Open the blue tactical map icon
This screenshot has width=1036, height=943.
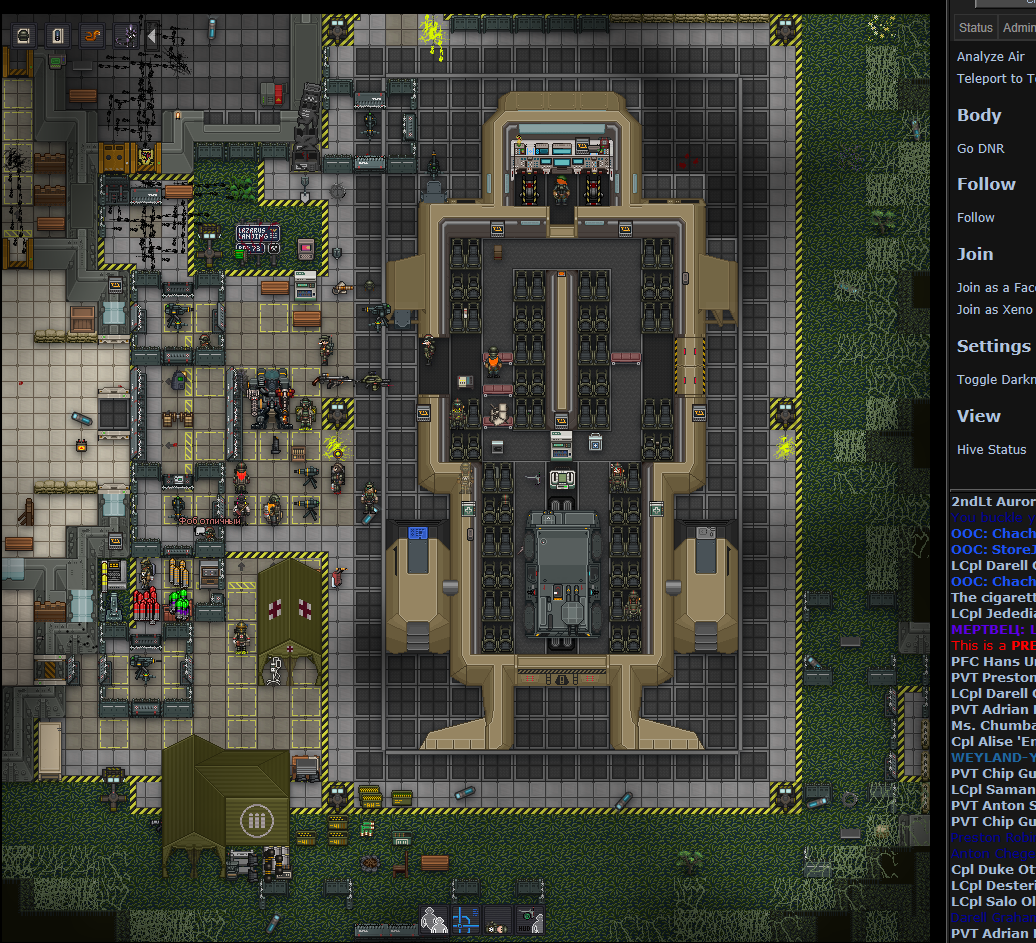click(466, 920)
